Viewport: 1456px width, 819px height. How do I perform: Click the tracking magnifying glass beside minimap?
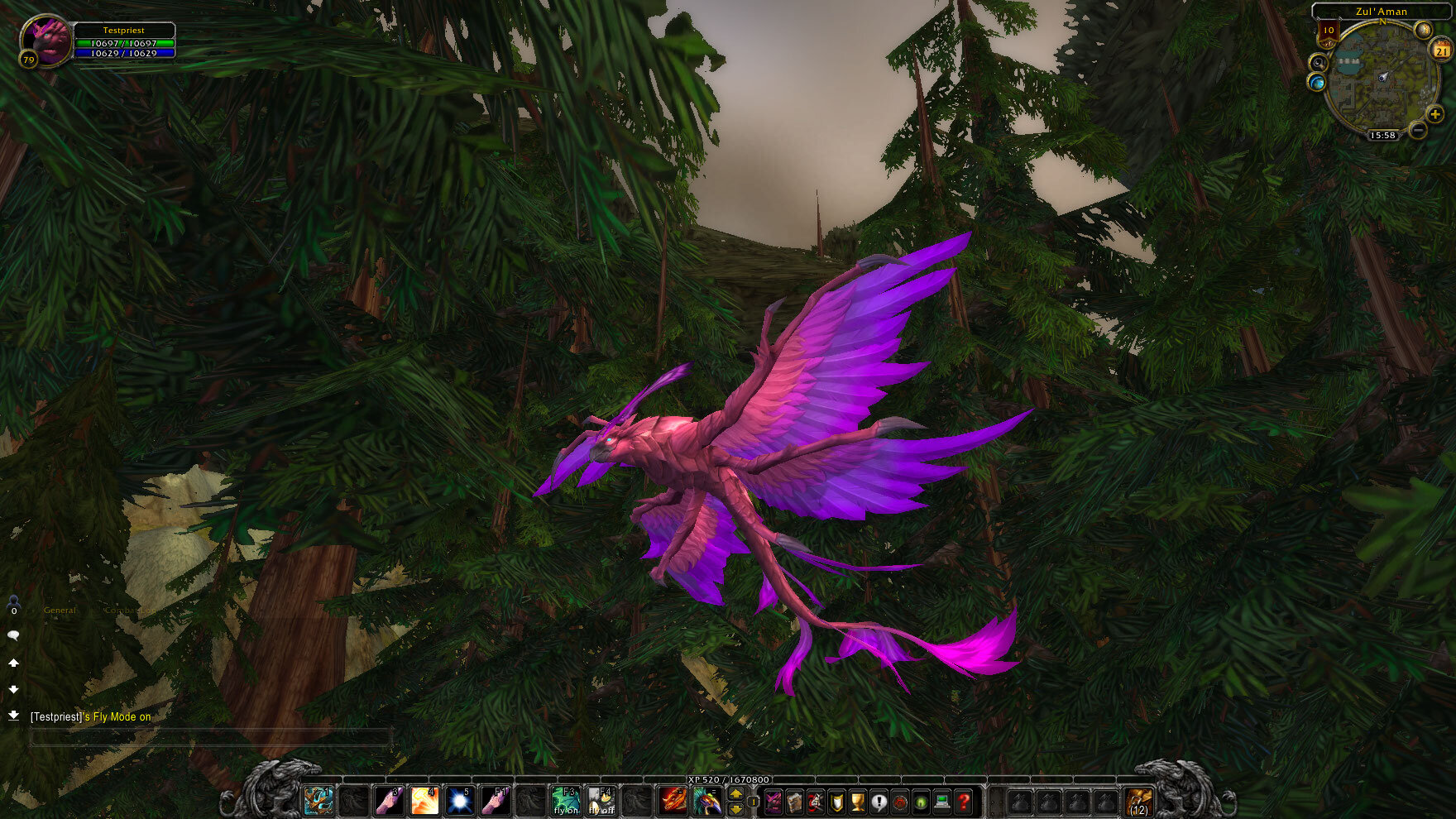pyautogui.click(x=1319, y=63)
